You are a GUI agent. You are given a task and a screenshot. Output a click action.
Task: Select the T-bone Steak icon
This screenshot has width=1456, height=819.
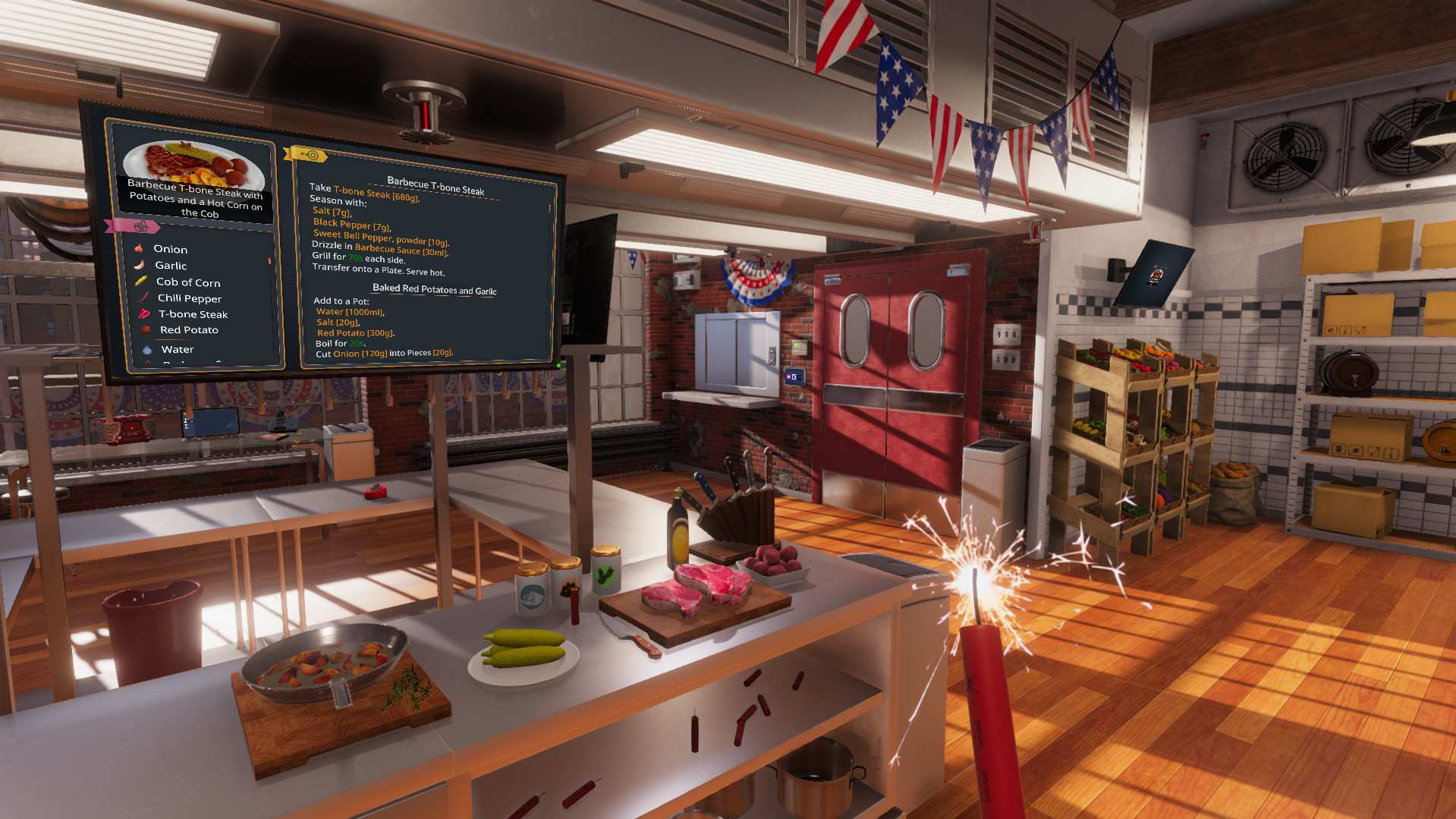click(x=143, y=313)
